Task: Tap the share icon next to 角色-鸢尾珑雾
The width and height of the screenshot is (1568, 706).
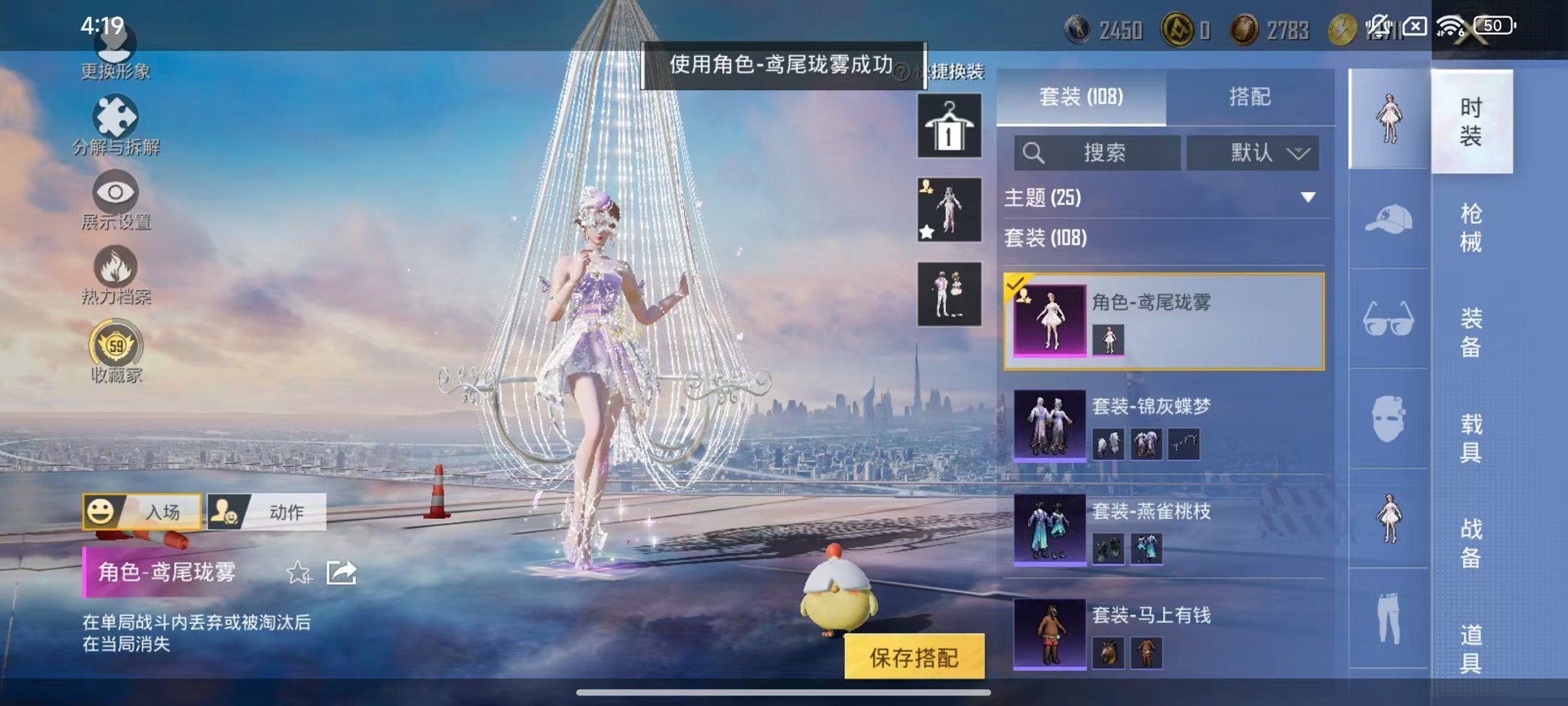Action: [x=341, y=573]
